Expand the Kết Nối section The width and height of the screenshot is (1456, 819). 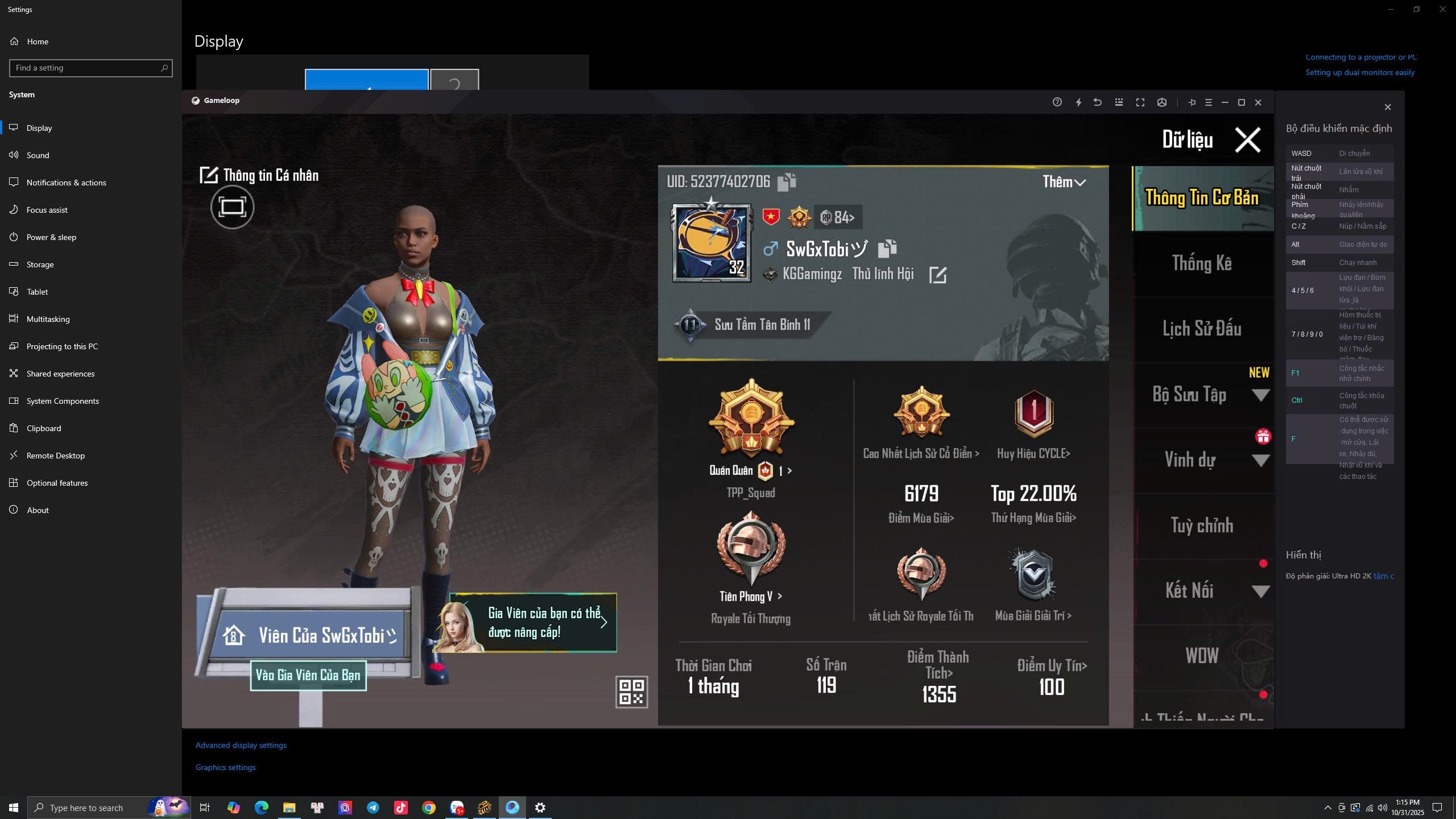tap(1260, 591)
